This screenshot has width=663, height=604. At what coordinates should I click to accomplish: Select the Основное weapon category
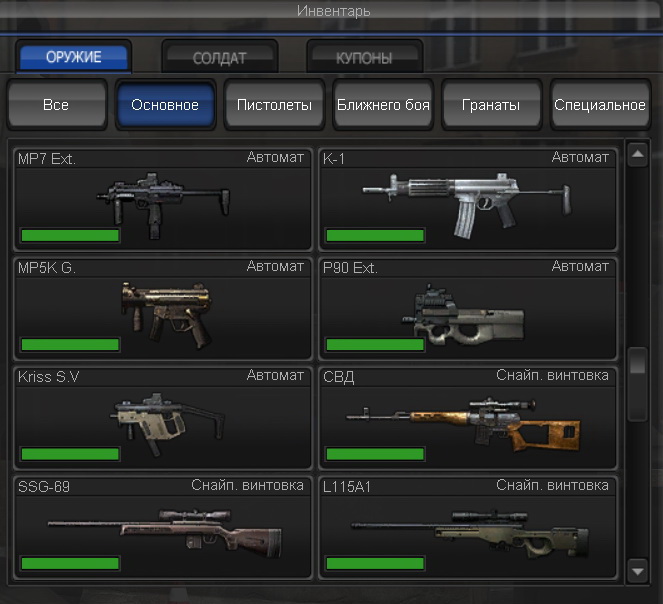pyautogui.click(x=165, y=105)
